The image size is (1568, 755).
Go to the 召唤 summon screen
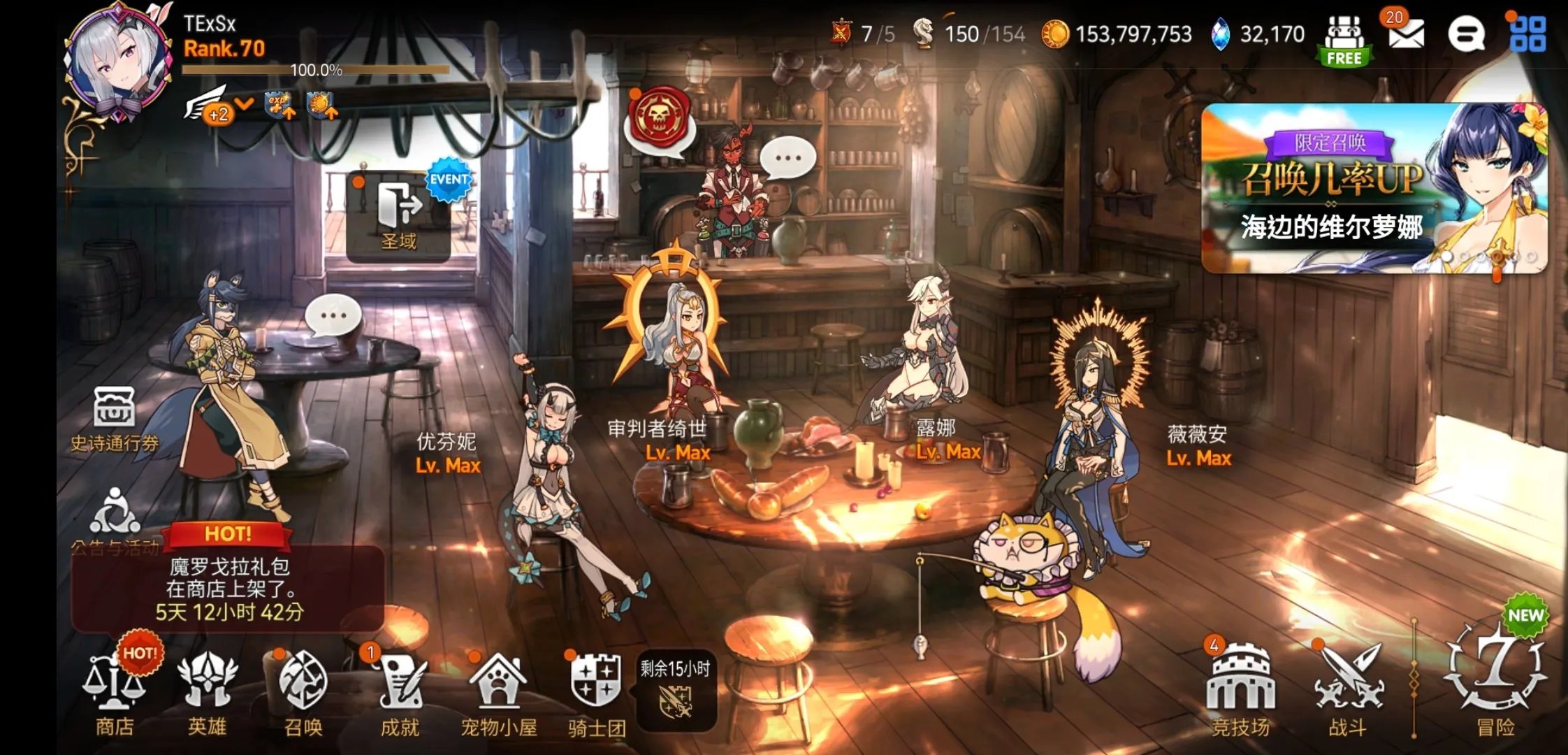(303, 692)
